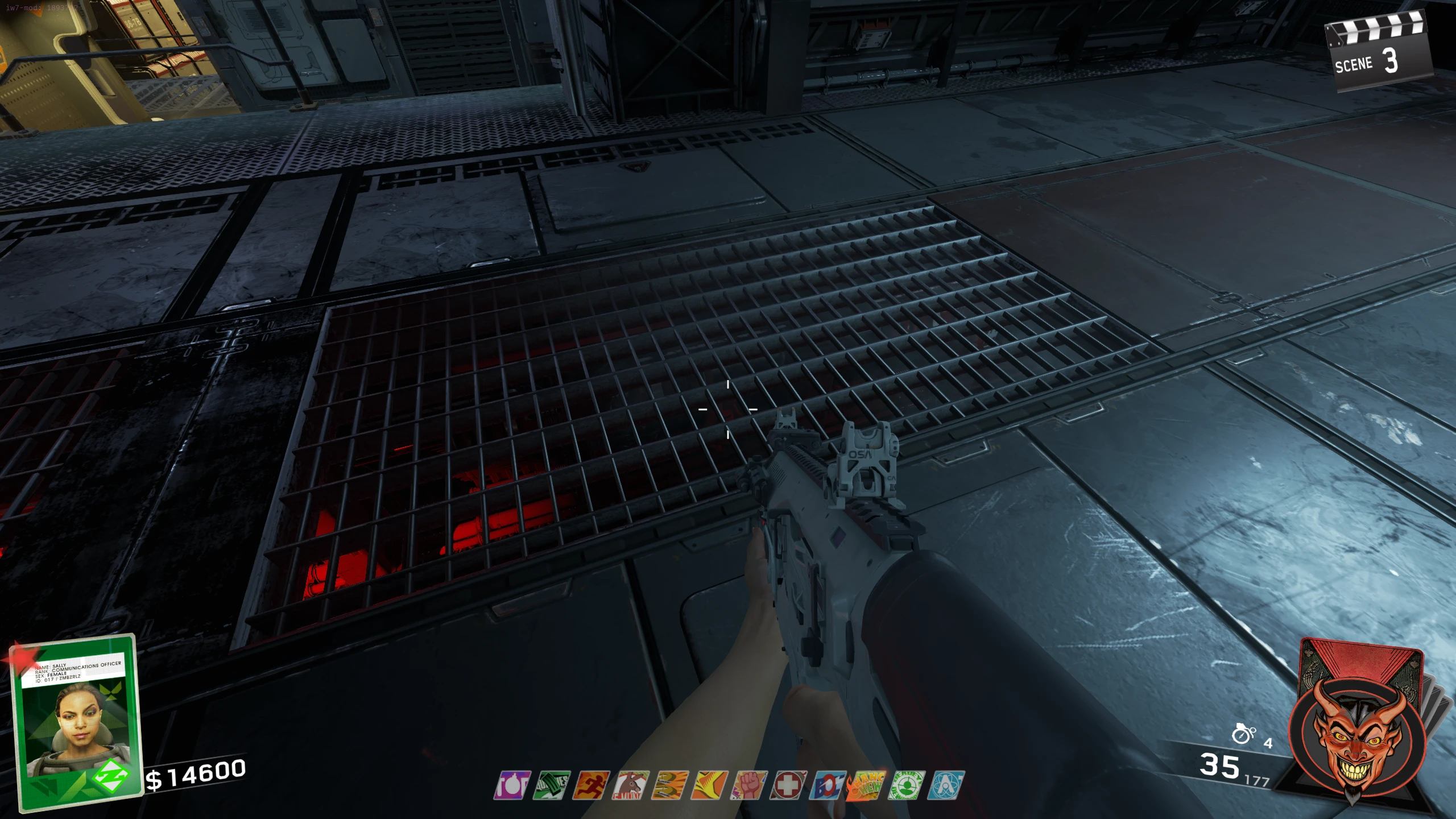Viewport: 1456px width, 819px height.
Task: Choose the raised fist Slappy Taffy perk
Action: (749, 785)
